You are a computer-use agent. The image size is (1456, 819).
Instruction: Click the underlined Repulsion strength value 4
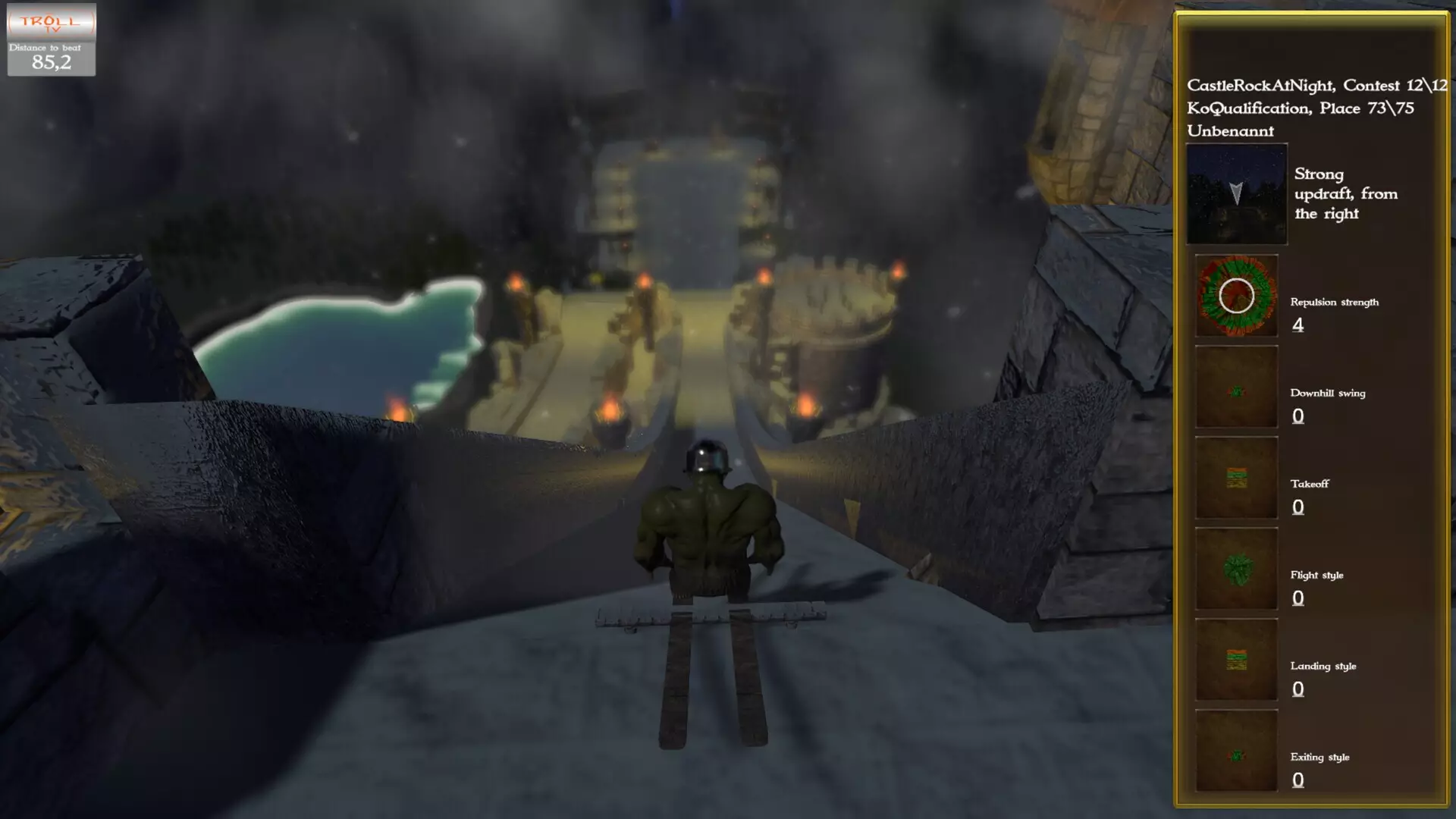click(x=1298, y=326)
